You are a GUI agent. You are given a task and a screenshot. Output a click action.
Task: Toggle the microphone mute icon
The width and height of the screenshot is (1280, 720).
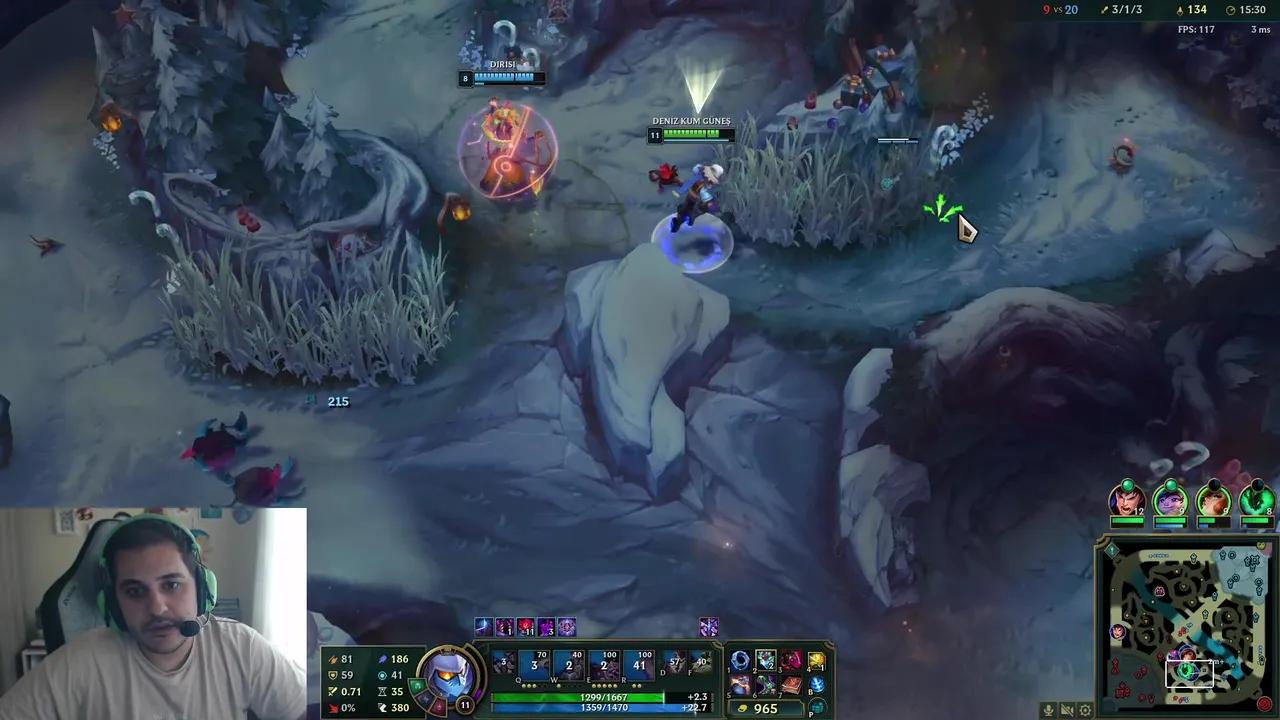coord(1048,709)
